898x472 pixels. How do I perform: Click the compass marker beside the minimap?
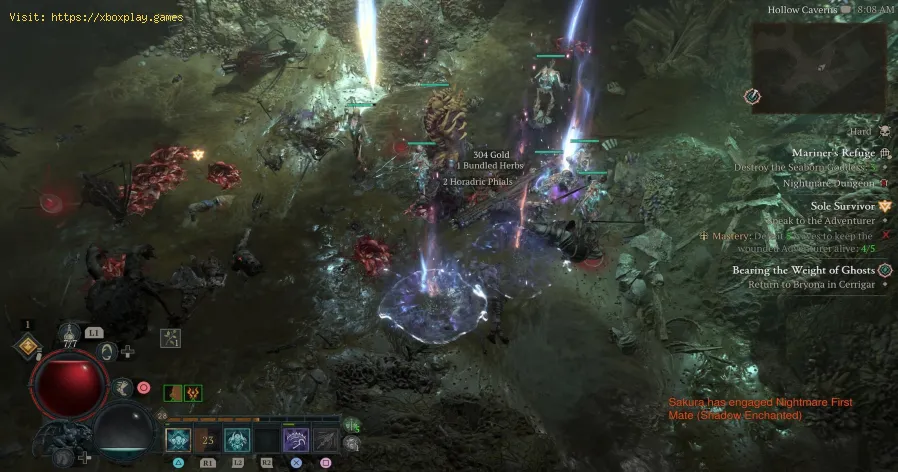pos(753,96)
